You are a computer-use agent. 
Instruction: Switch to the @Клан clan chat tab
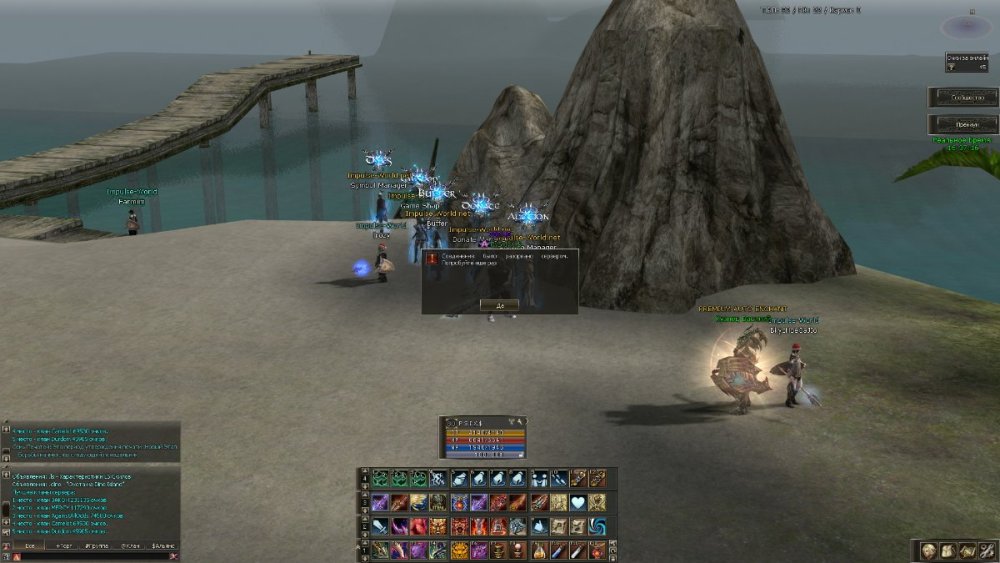pos(131,546)
